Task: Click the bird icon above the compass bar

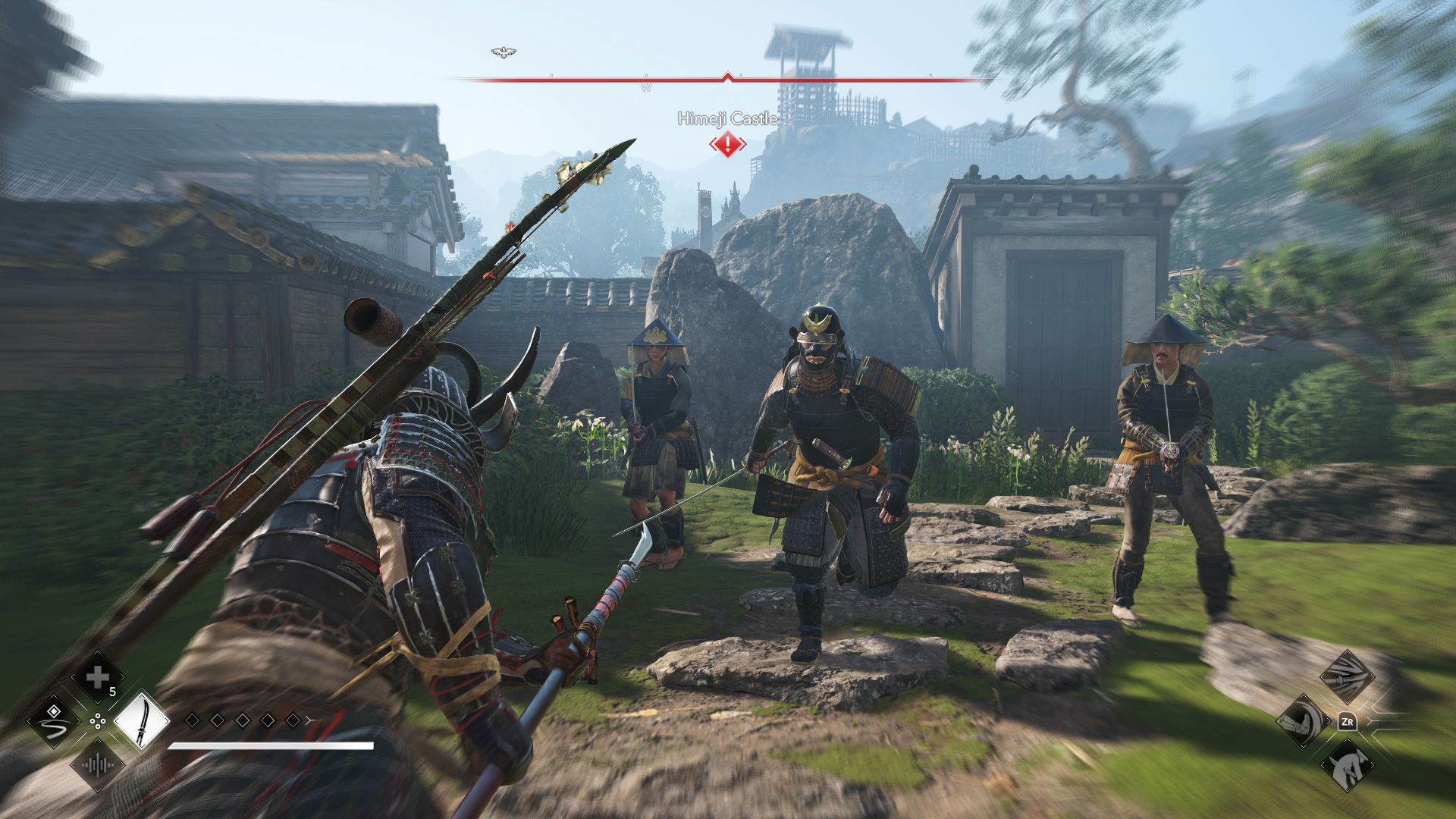Action: (x=504, y=52)
